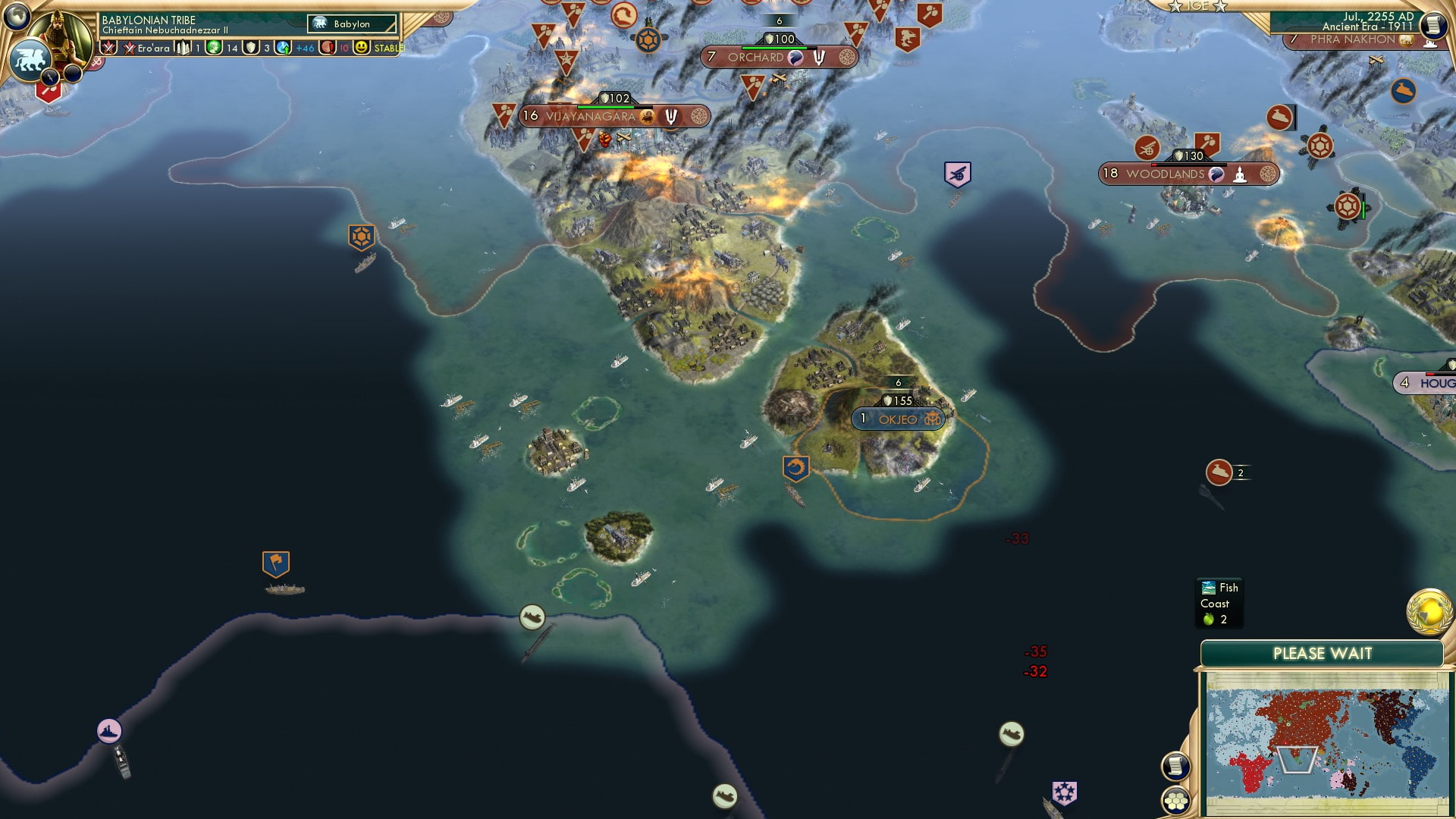Click the scroll notification icon beside the minimap
The width and height of the screenshot is (1456, 819).
pyautogui.click(x=1176, y=766)
